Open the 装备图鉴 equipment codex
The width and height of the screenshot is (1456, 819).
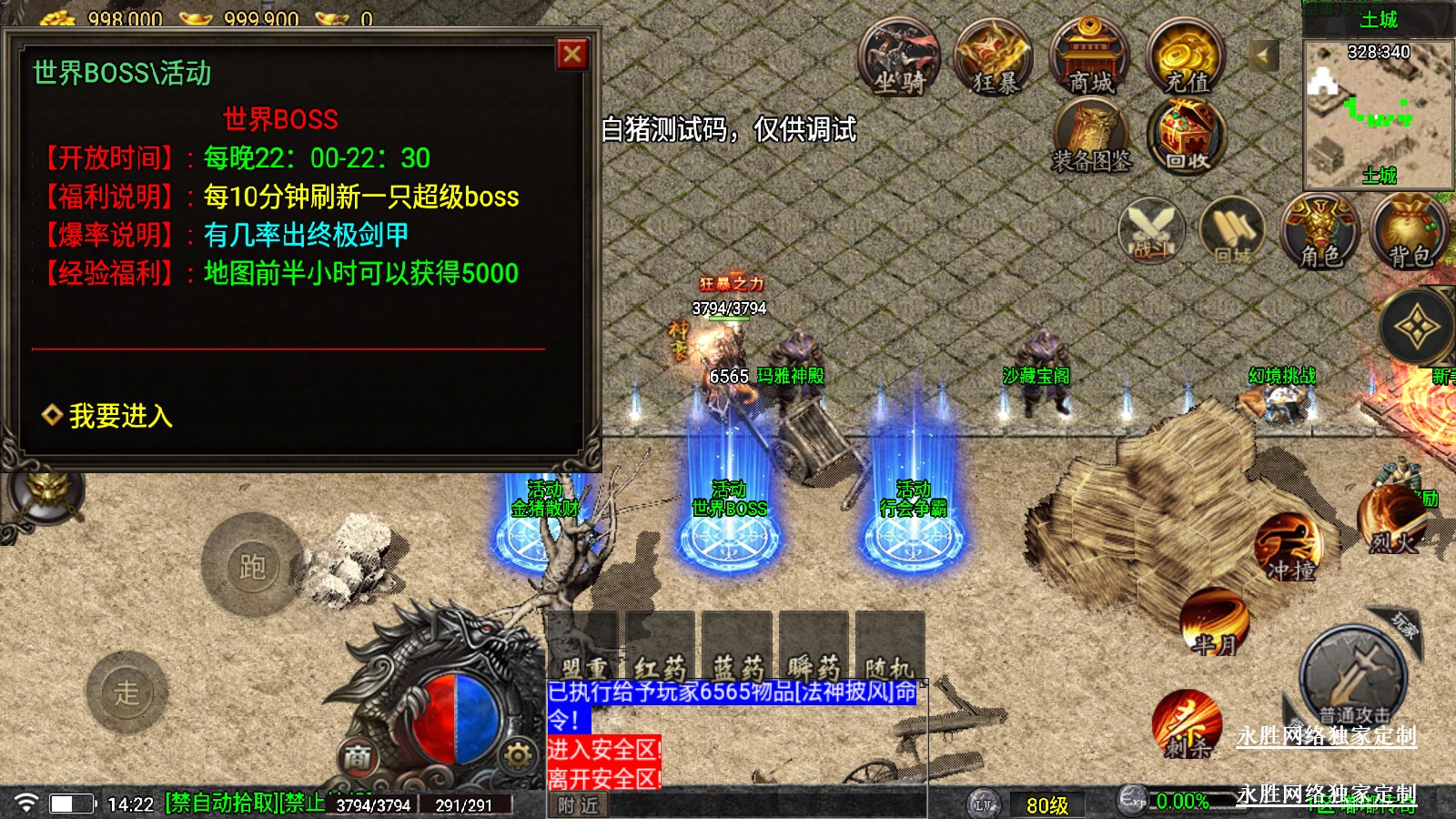click(x=1092, y=138)
